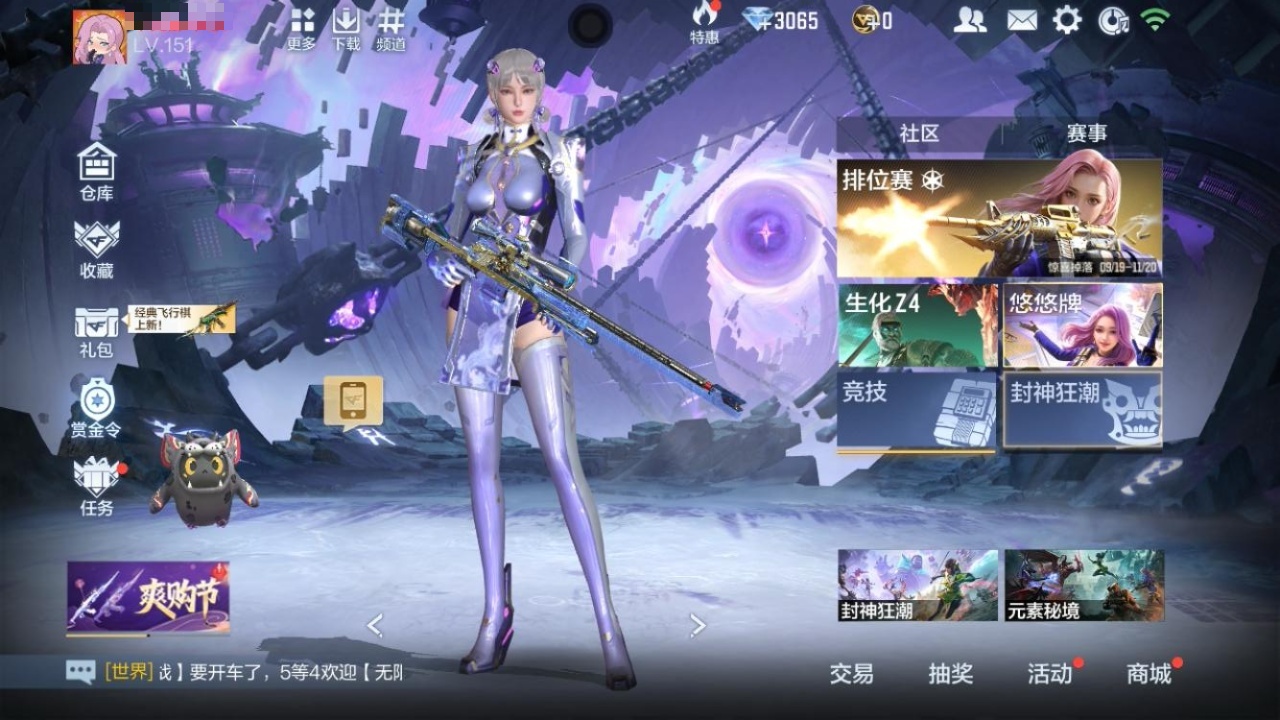Show the next character with right arrow

pyautogui.click(x=698, y=626)
